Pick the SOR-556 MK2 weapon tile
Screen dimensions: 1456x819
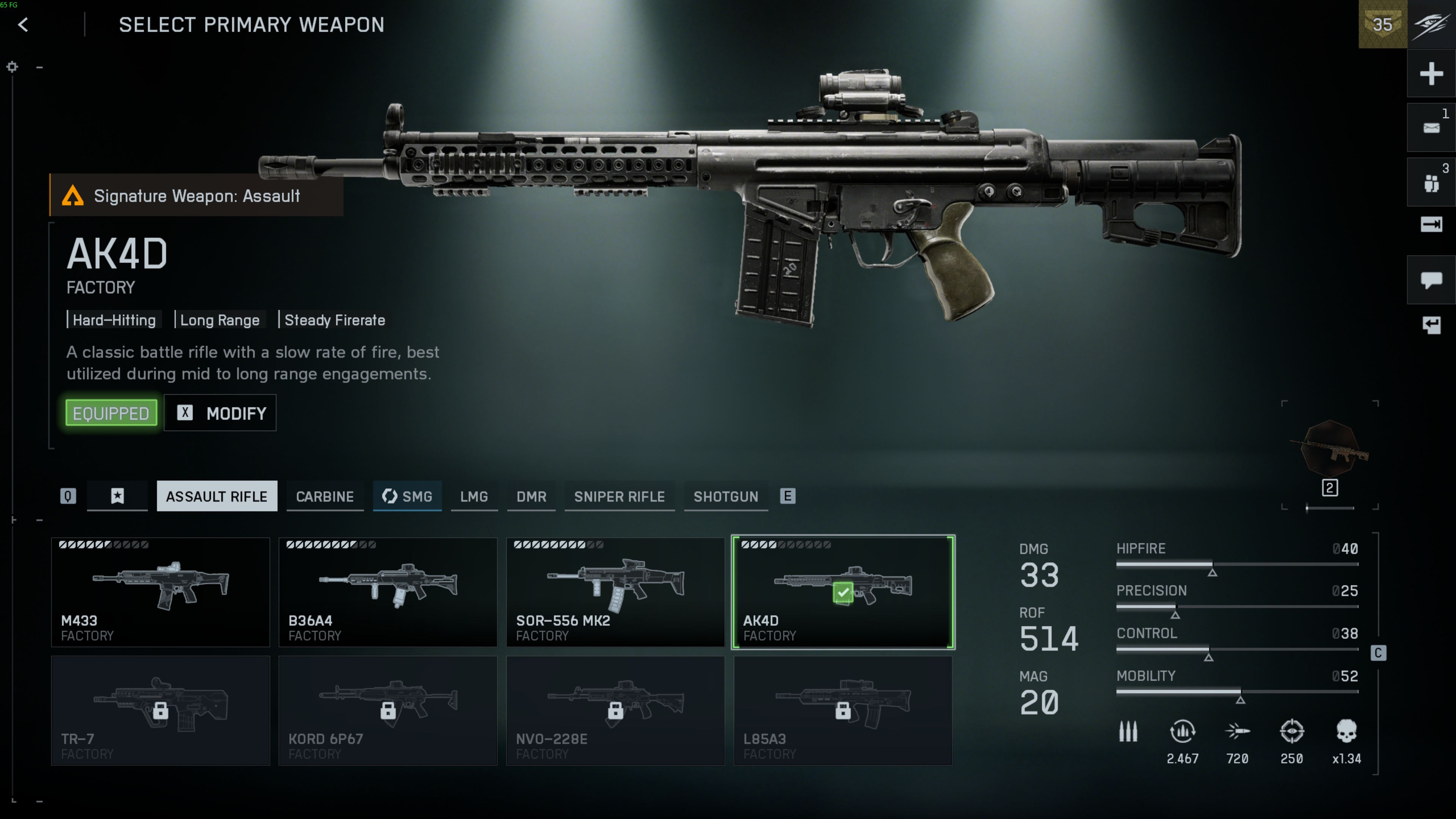[x=615, y=592]
